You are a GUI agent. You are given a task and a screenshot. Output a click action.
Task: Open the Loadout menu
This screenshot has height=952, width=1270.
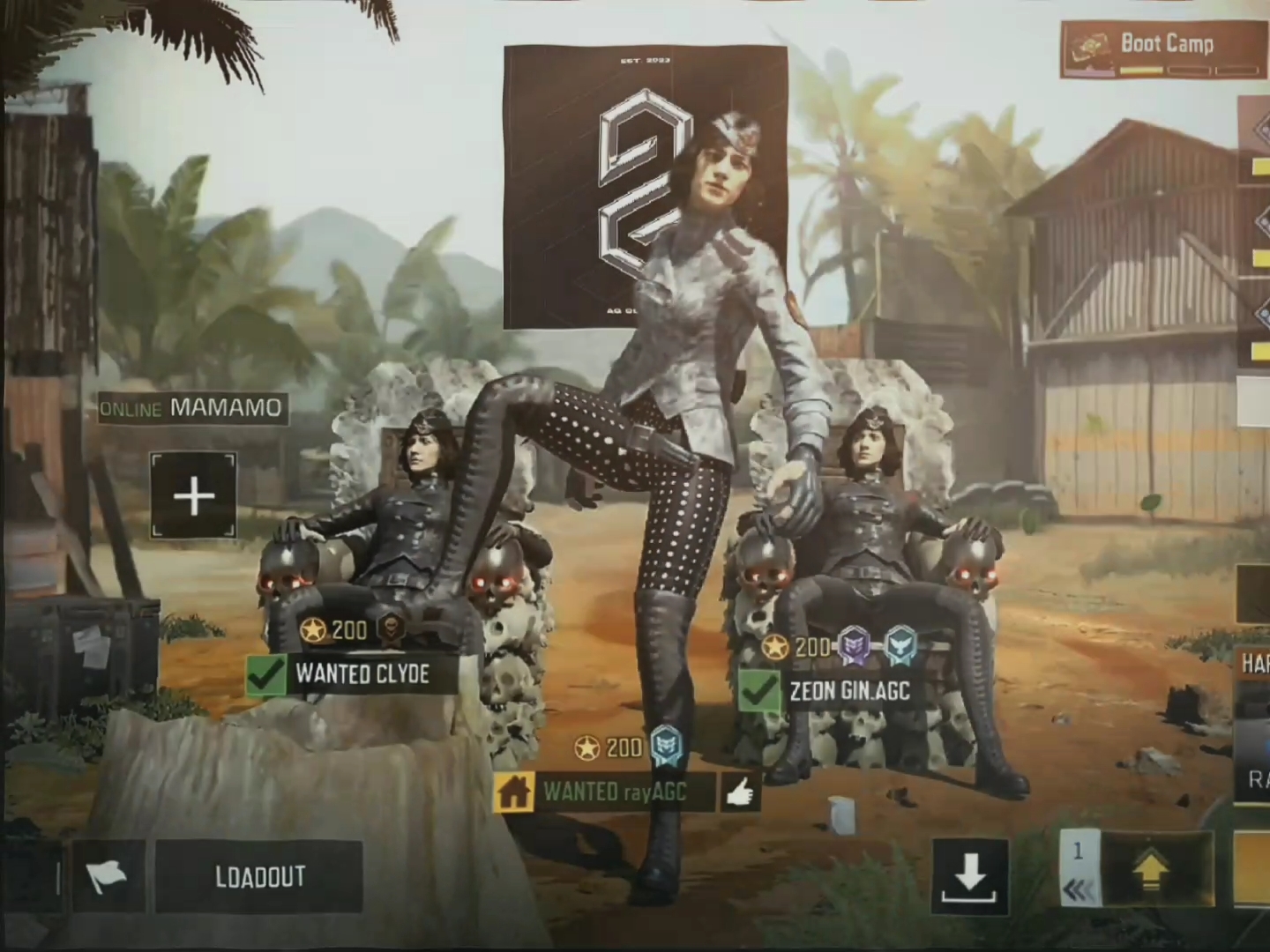coord(258,876)
